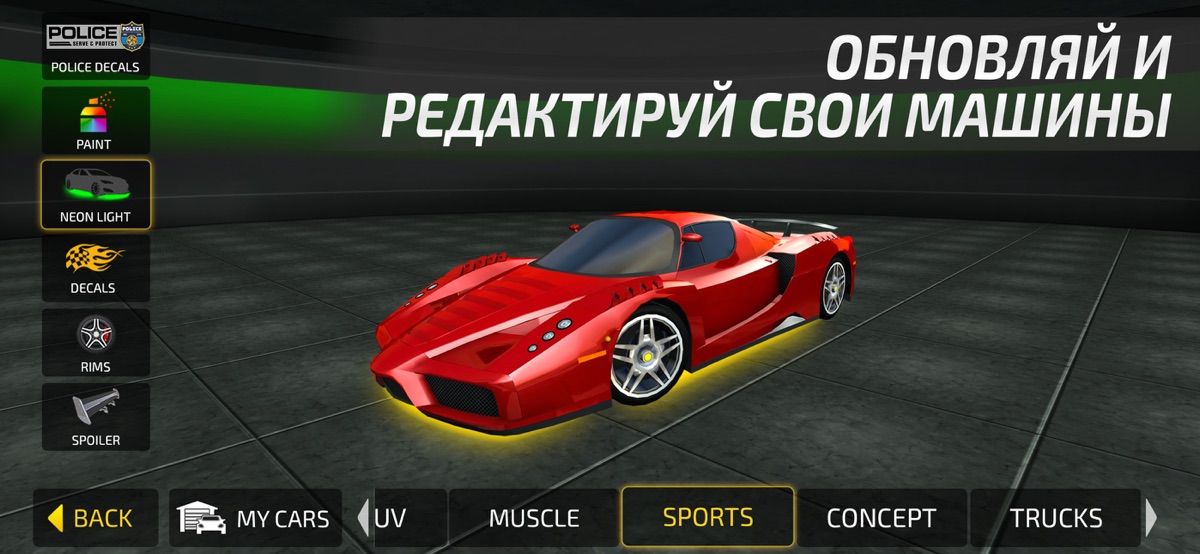This screenshot has width=1200, height=554.
Task: Select the Paint spray can option
Action: click(96, 121)
